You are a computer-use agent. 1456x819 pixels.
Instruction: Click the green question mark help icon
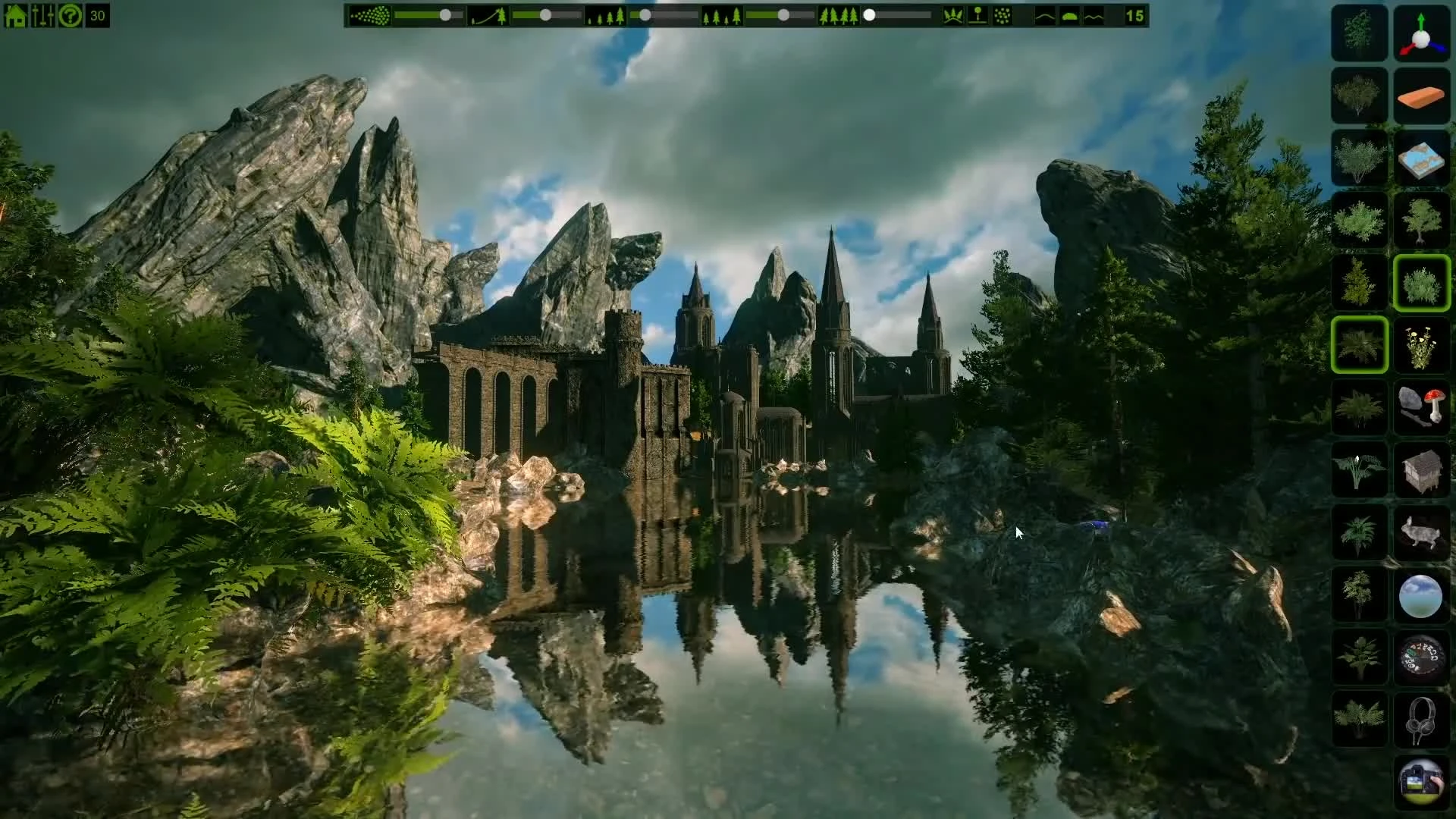click(x=69, y=14)
